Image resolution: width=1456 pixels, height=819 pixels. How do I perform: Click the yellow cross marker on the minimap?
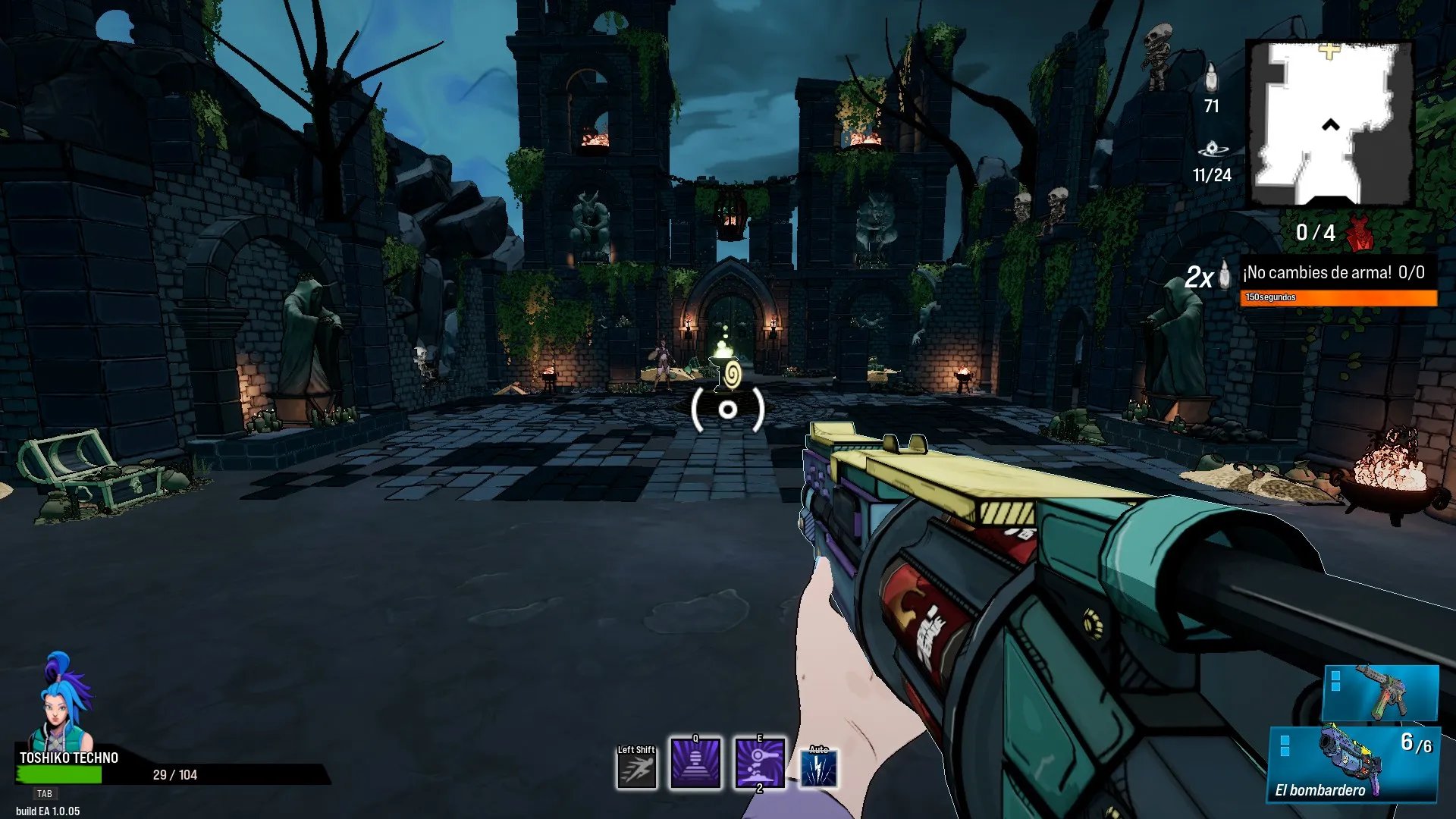(1329, 52)
